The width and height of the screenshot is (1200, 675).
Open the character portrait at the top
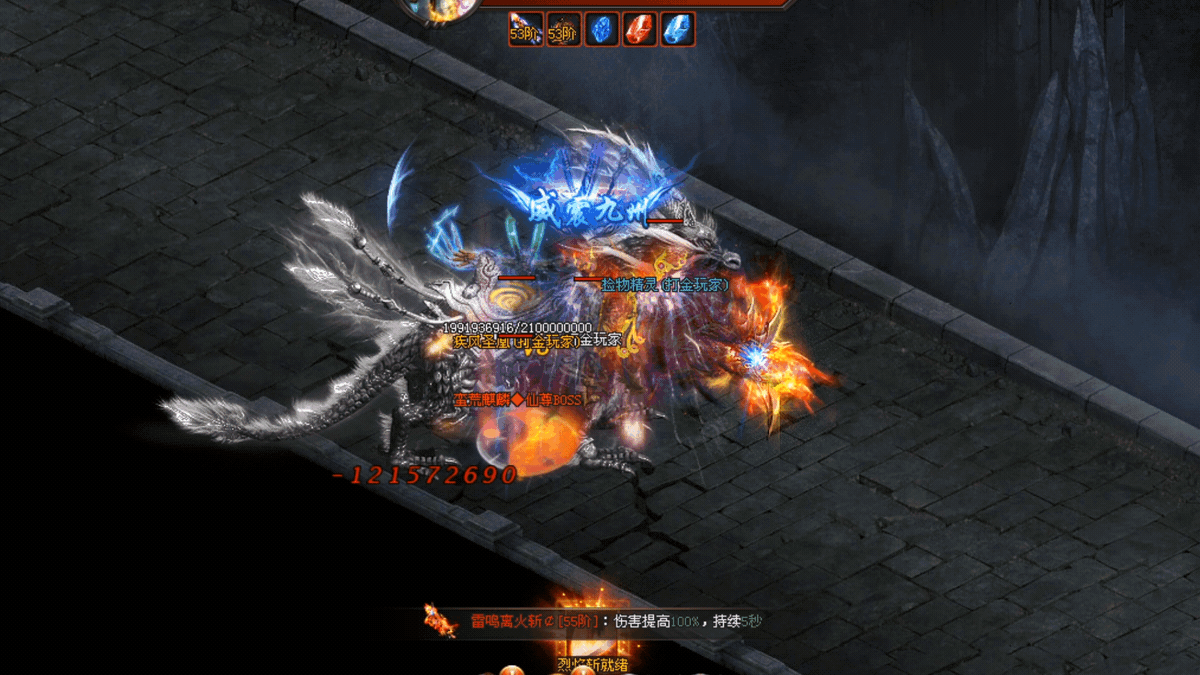pos(438,10)
